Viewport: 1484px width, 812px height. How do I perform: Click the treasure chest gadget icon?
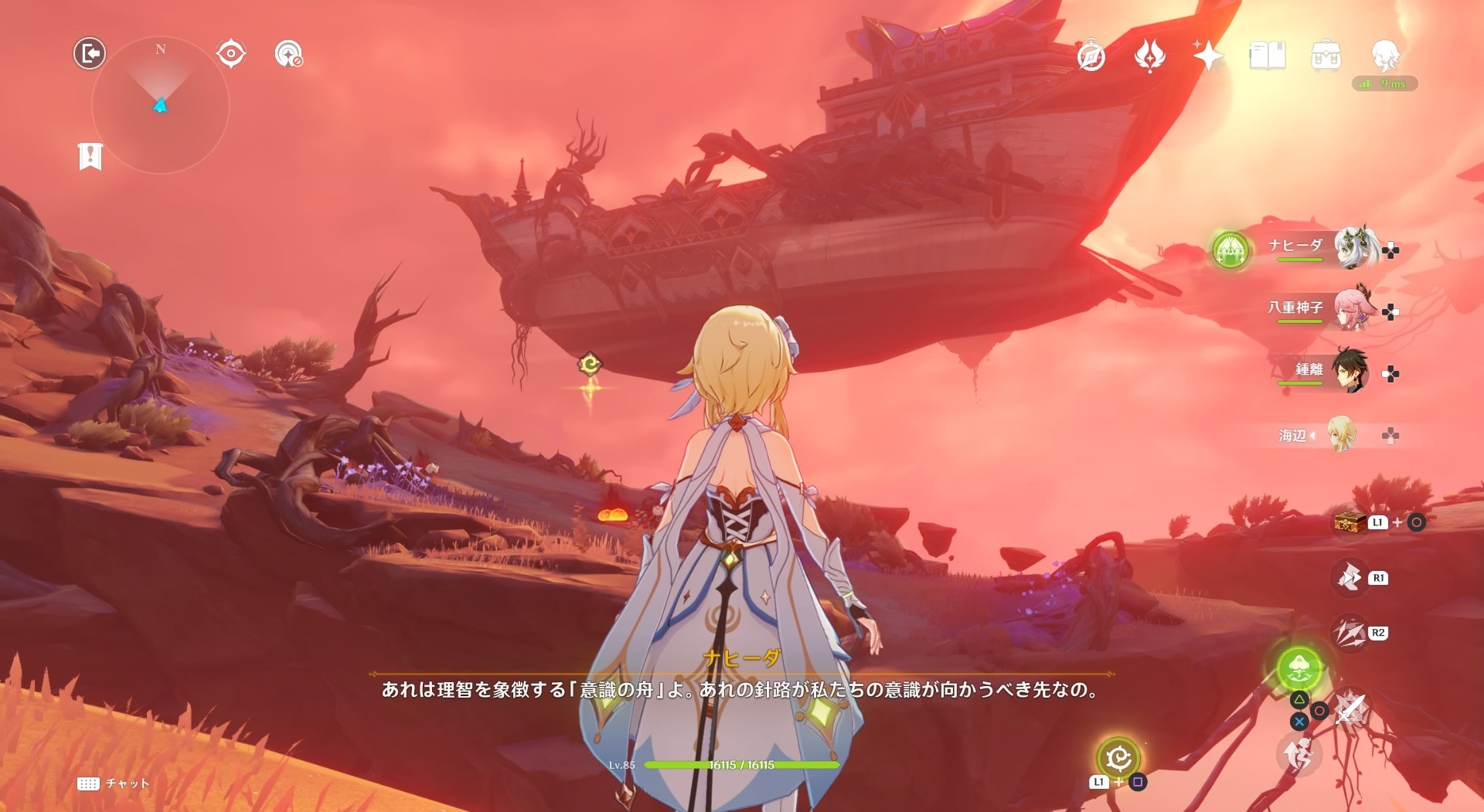[x=1350, y=522]
